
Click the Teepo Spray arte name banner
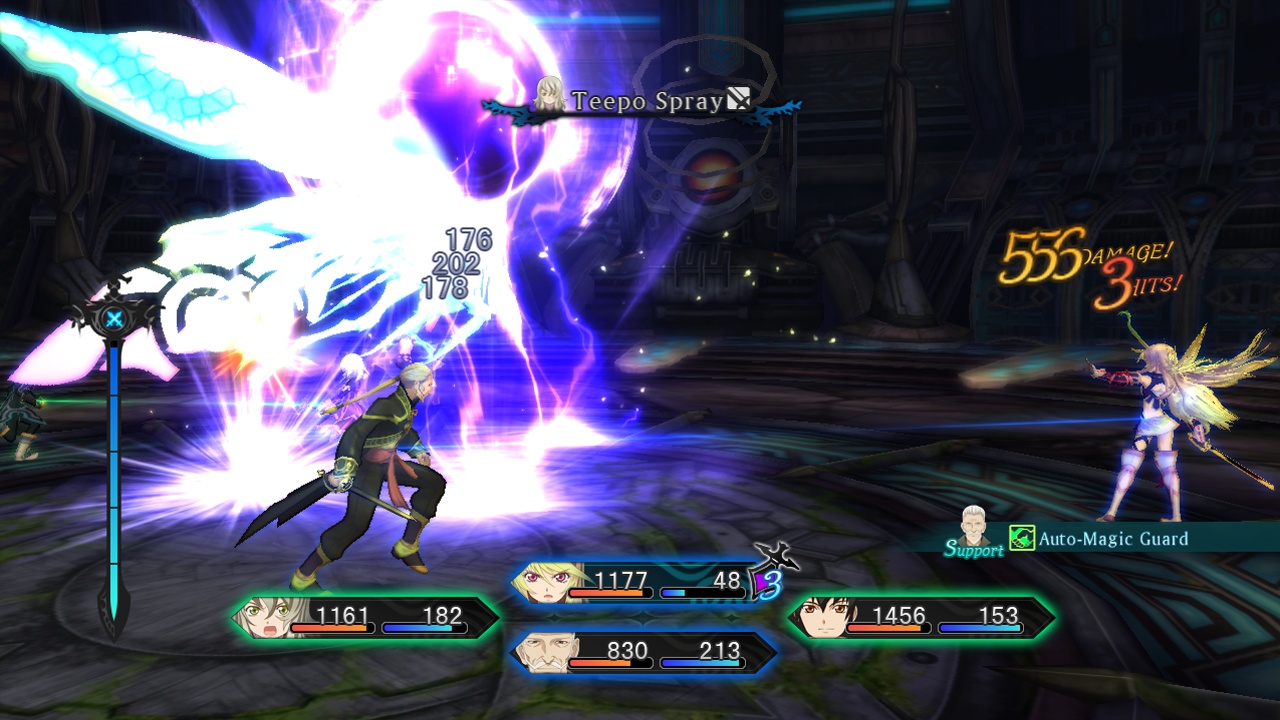pos(647,101)
